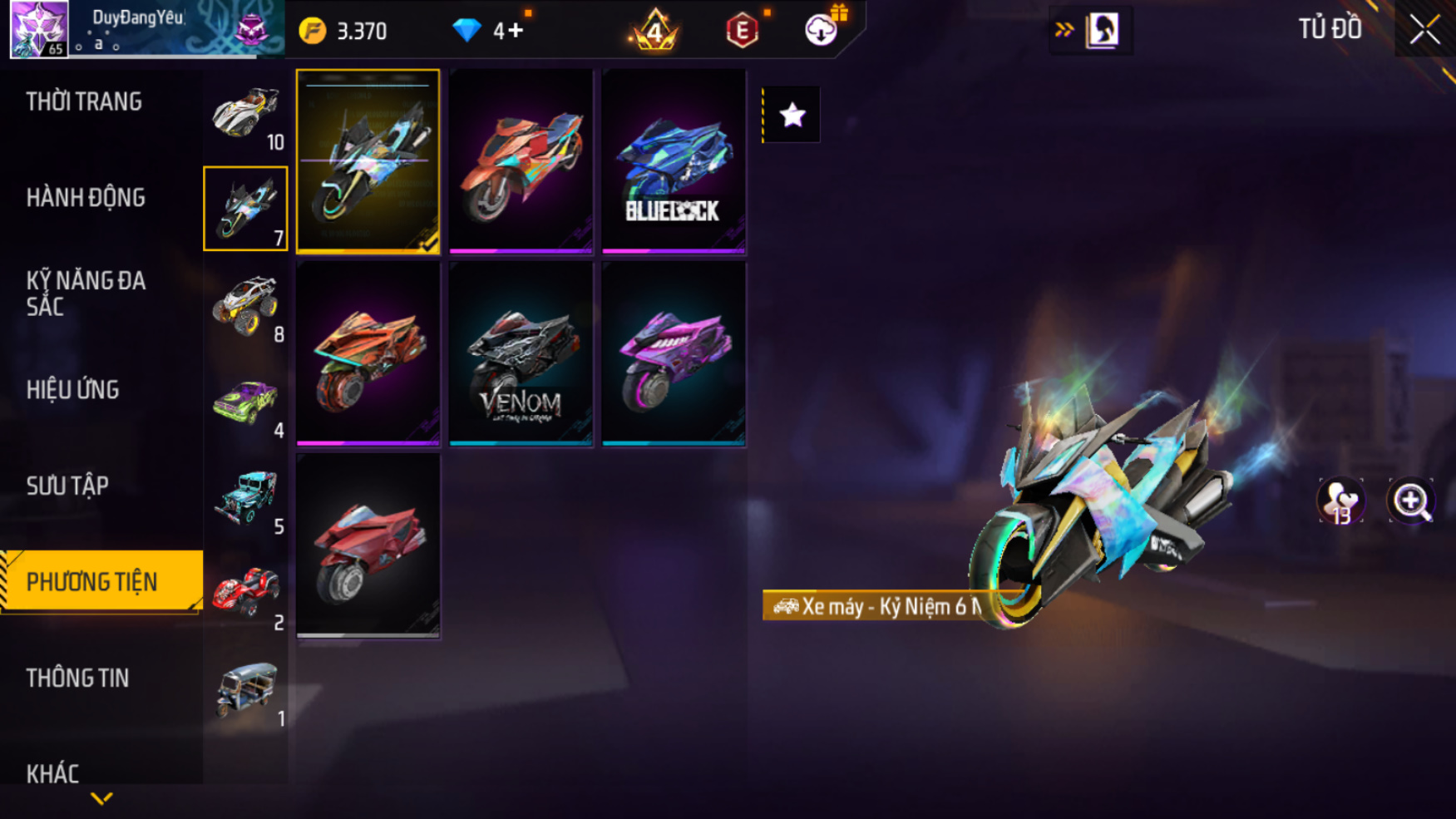Expand more categories with the down arrow
This screenshot has width=1456, height=819.
coord(101,799)
